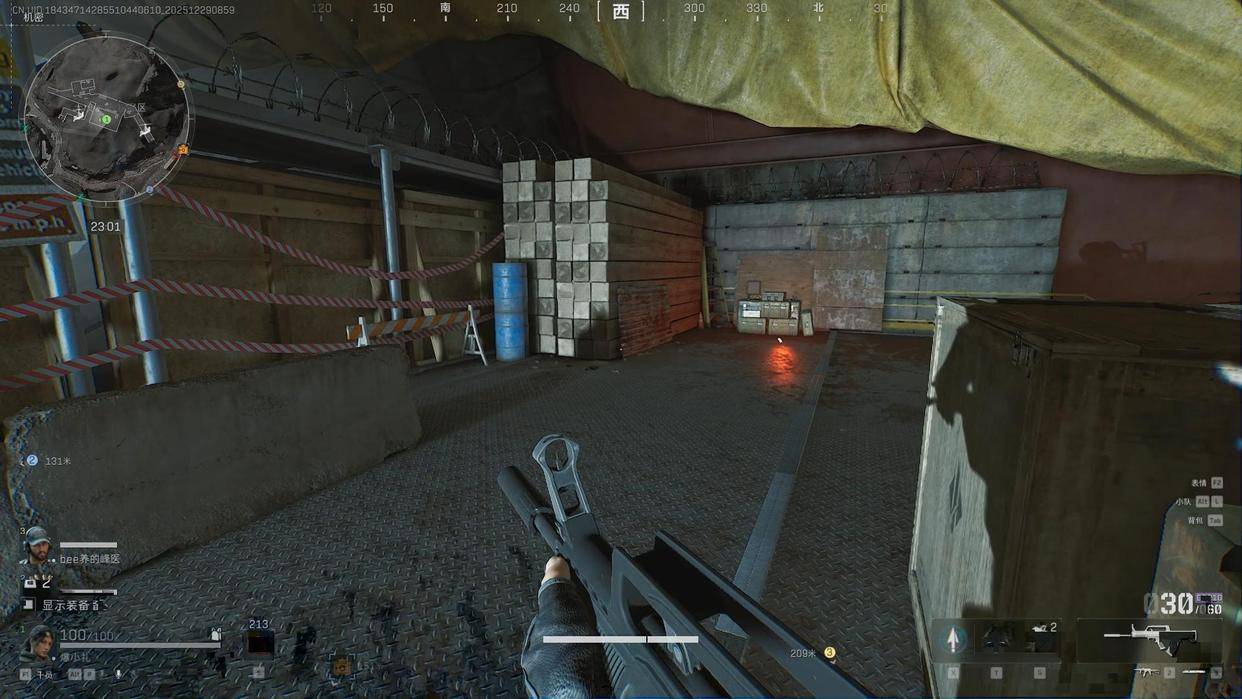
Task: Click the yellow waypoint marker numbered 3
Action: pyautogui.click(x=829, y=653)
